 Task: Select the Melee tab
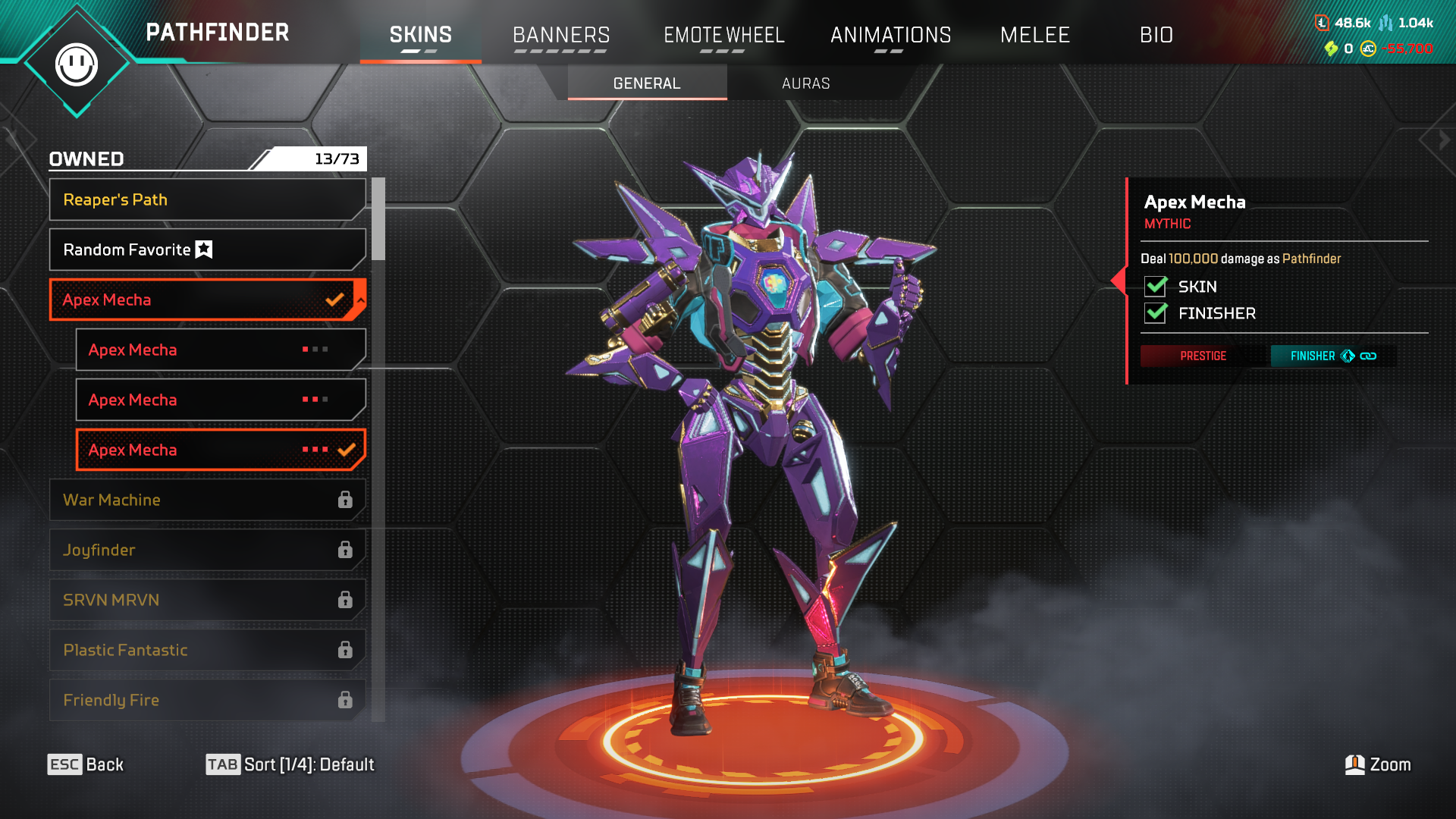point(1034,35)
